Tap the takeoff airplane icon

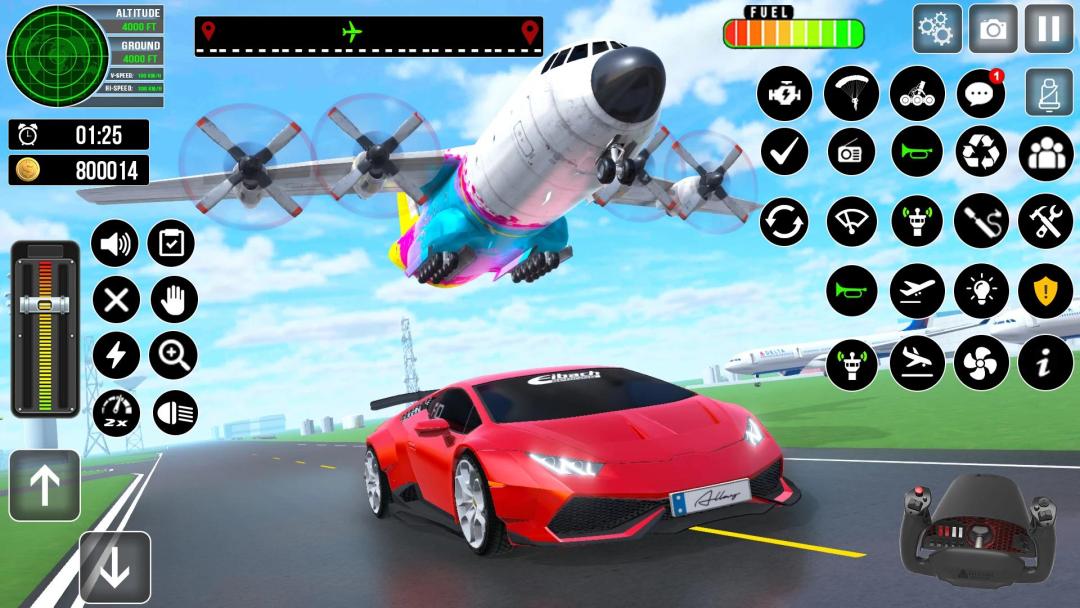click(917, 291)
